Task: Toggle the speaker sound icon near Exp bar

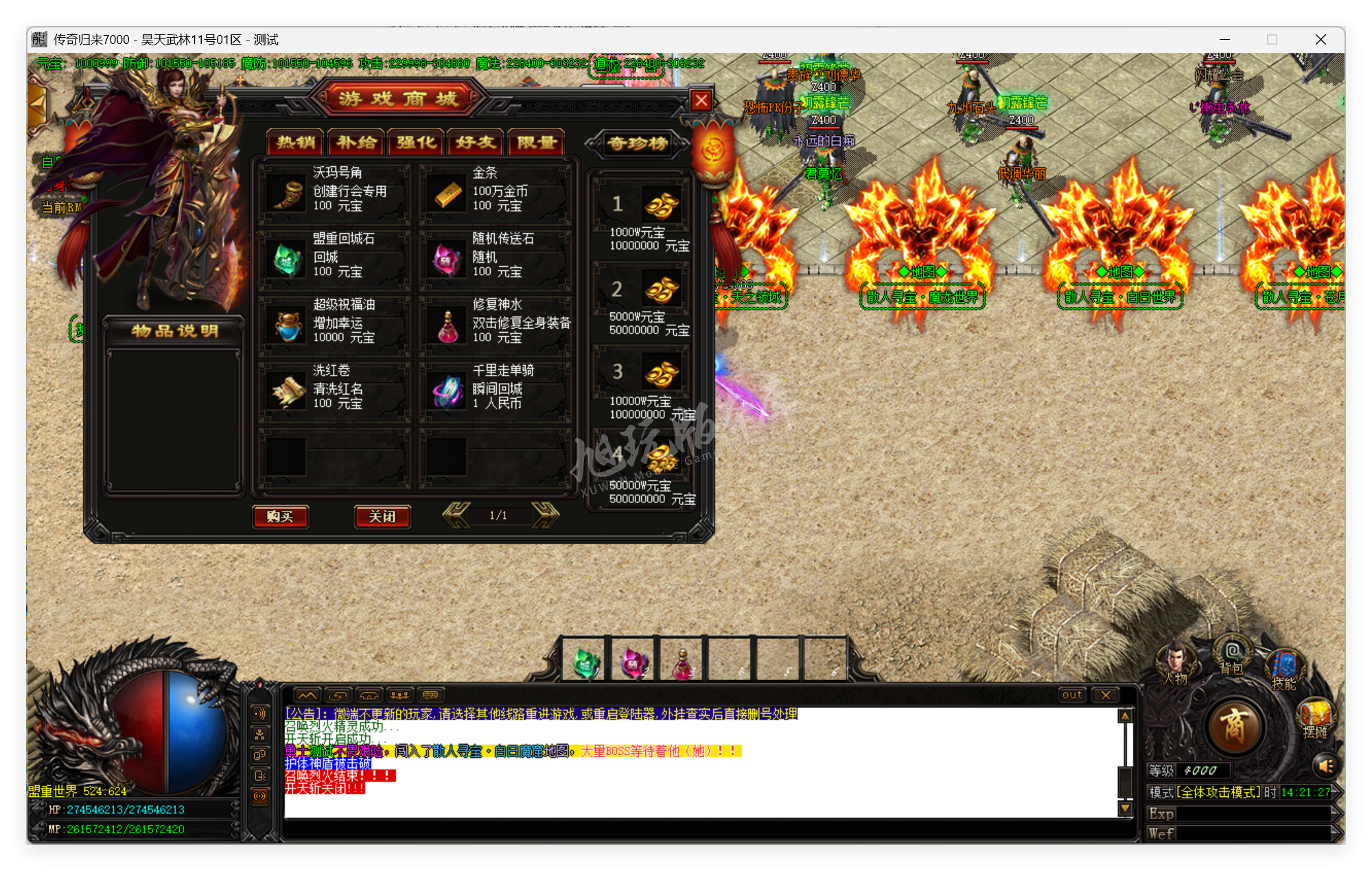Action: pyautogui.click(x=1325, y=767)
